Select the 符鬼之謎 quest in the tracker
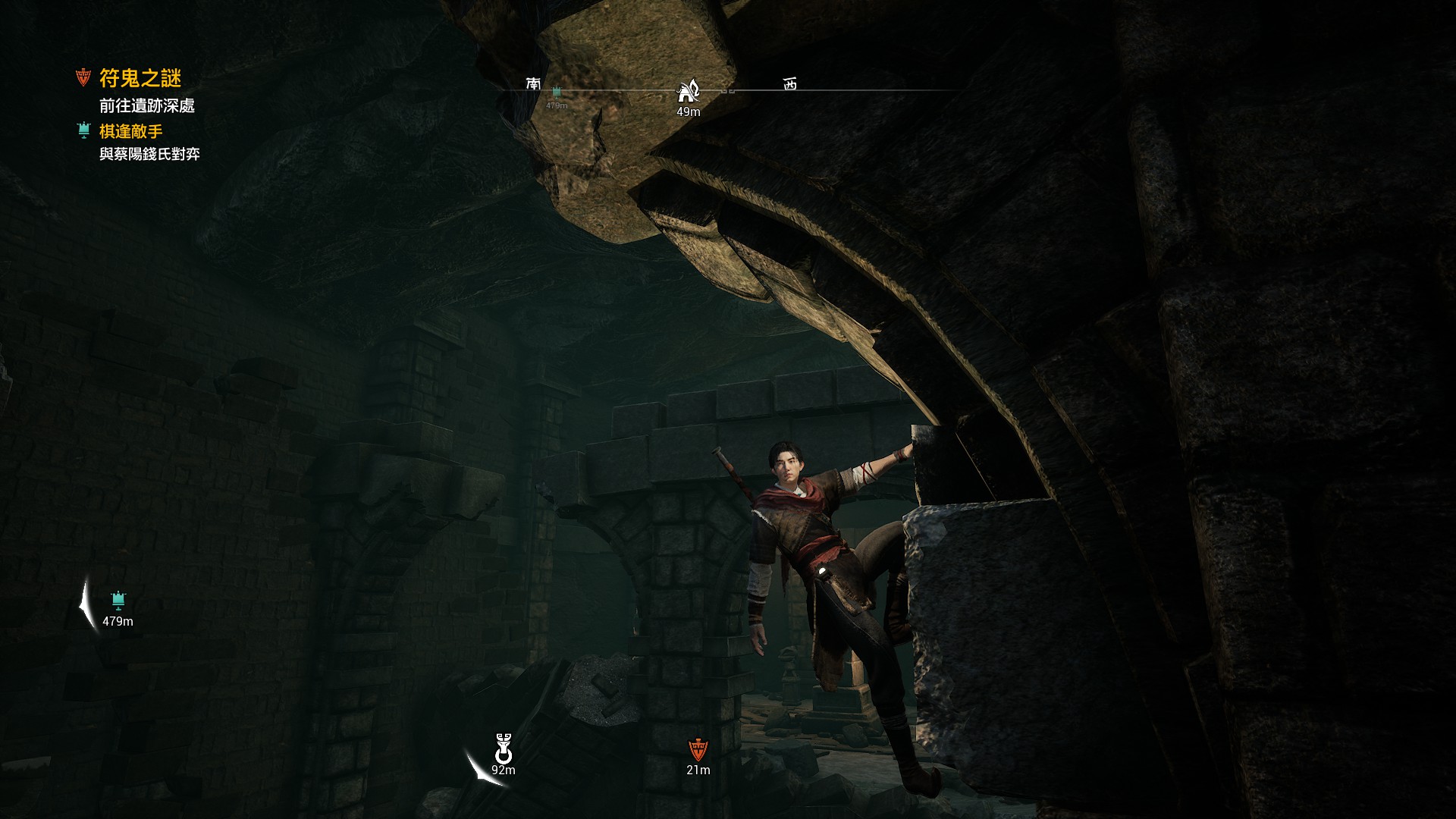 click(x=140, y=78)
